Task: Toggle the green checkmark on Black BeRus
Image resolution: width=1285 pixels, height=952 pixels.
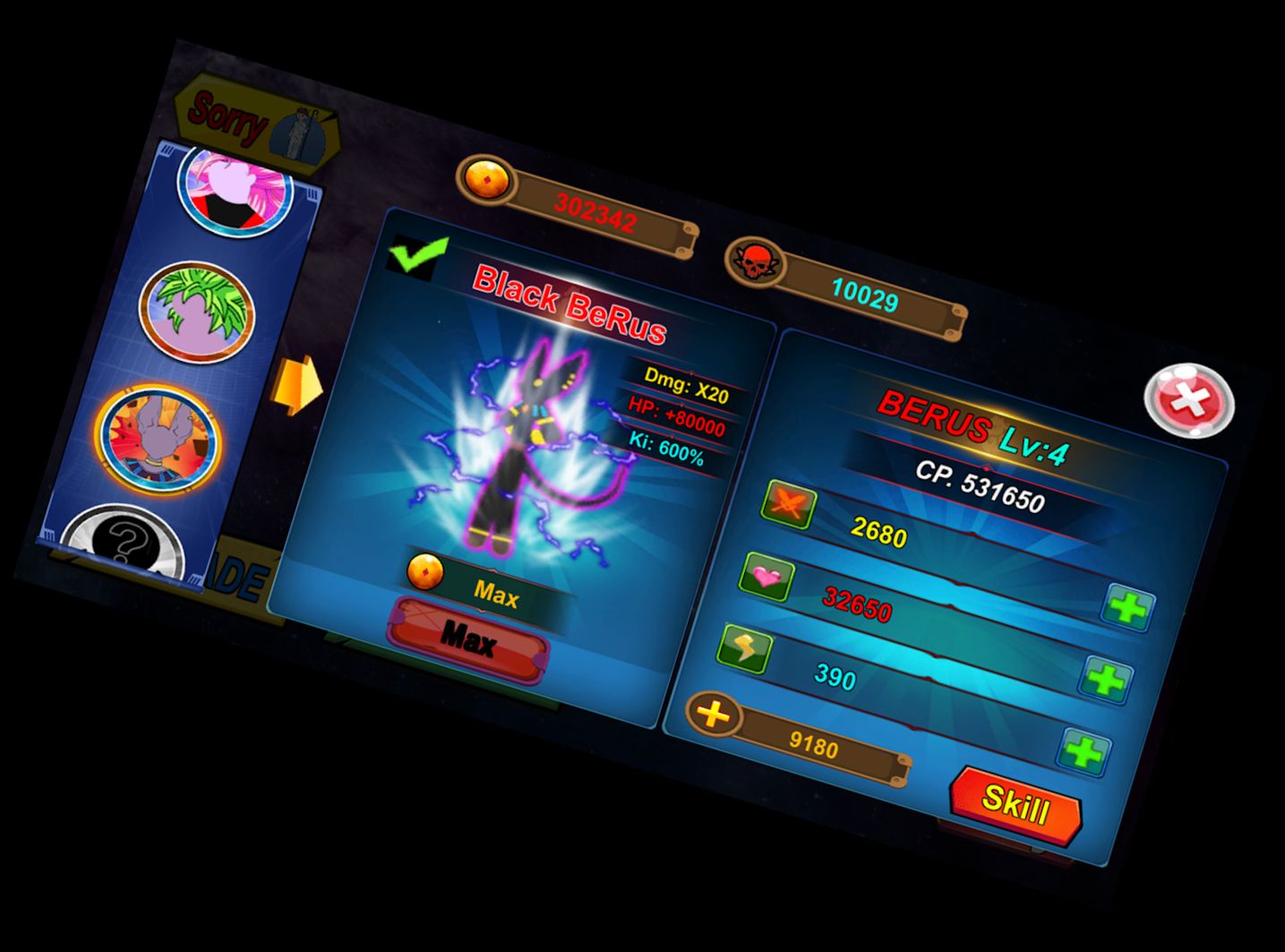Action: pos(418,254)
